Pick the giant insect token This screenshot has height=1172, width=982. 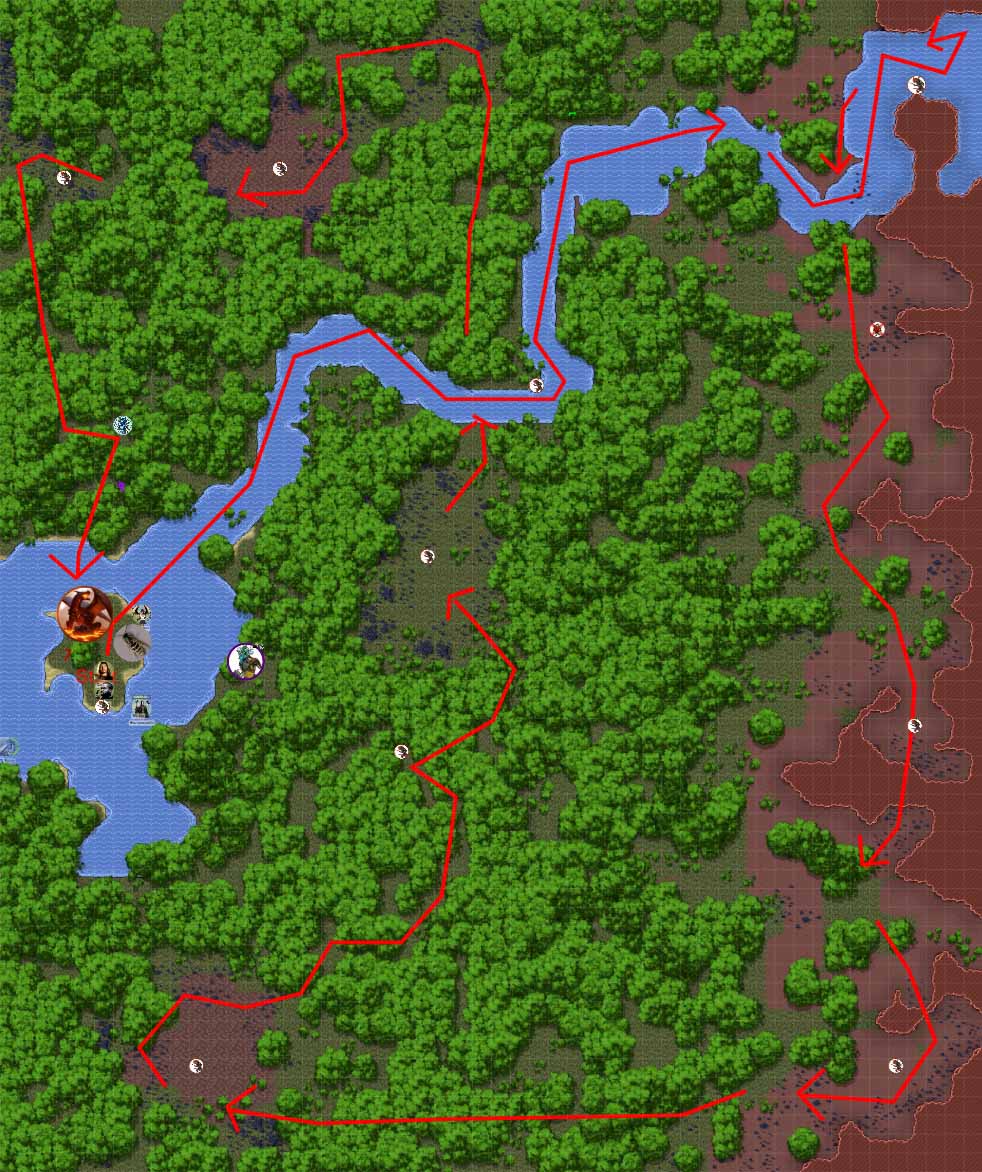[x=131, y=641]
